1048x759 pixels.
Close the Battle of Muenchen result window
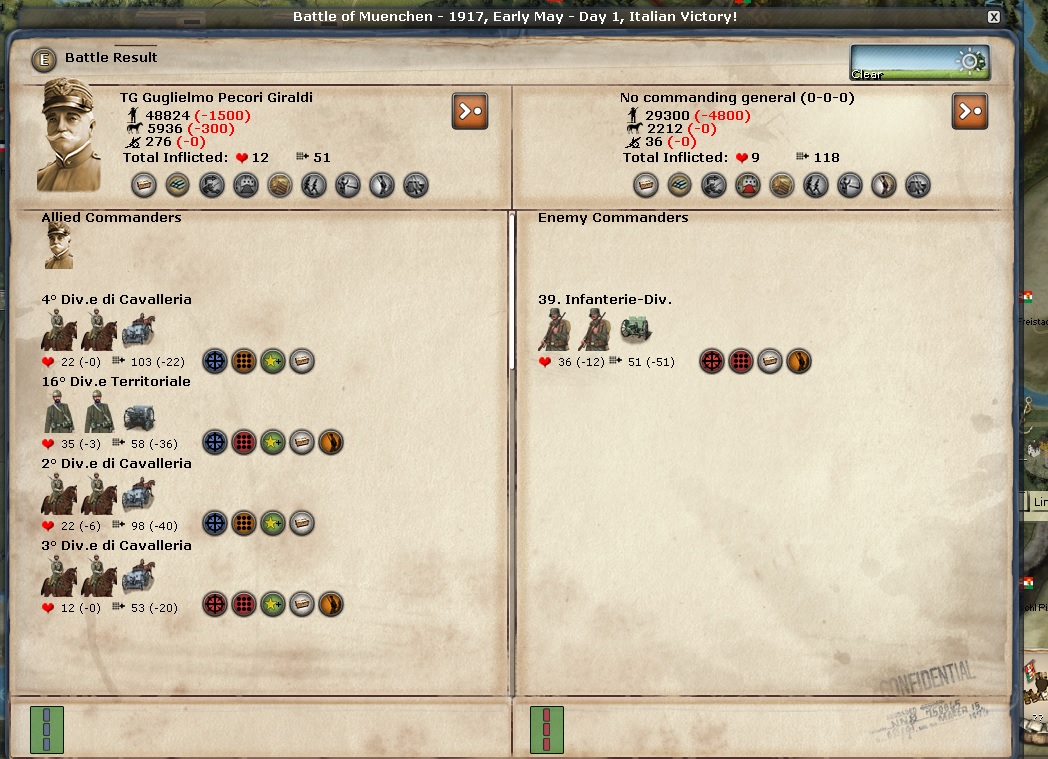[993, 17]
